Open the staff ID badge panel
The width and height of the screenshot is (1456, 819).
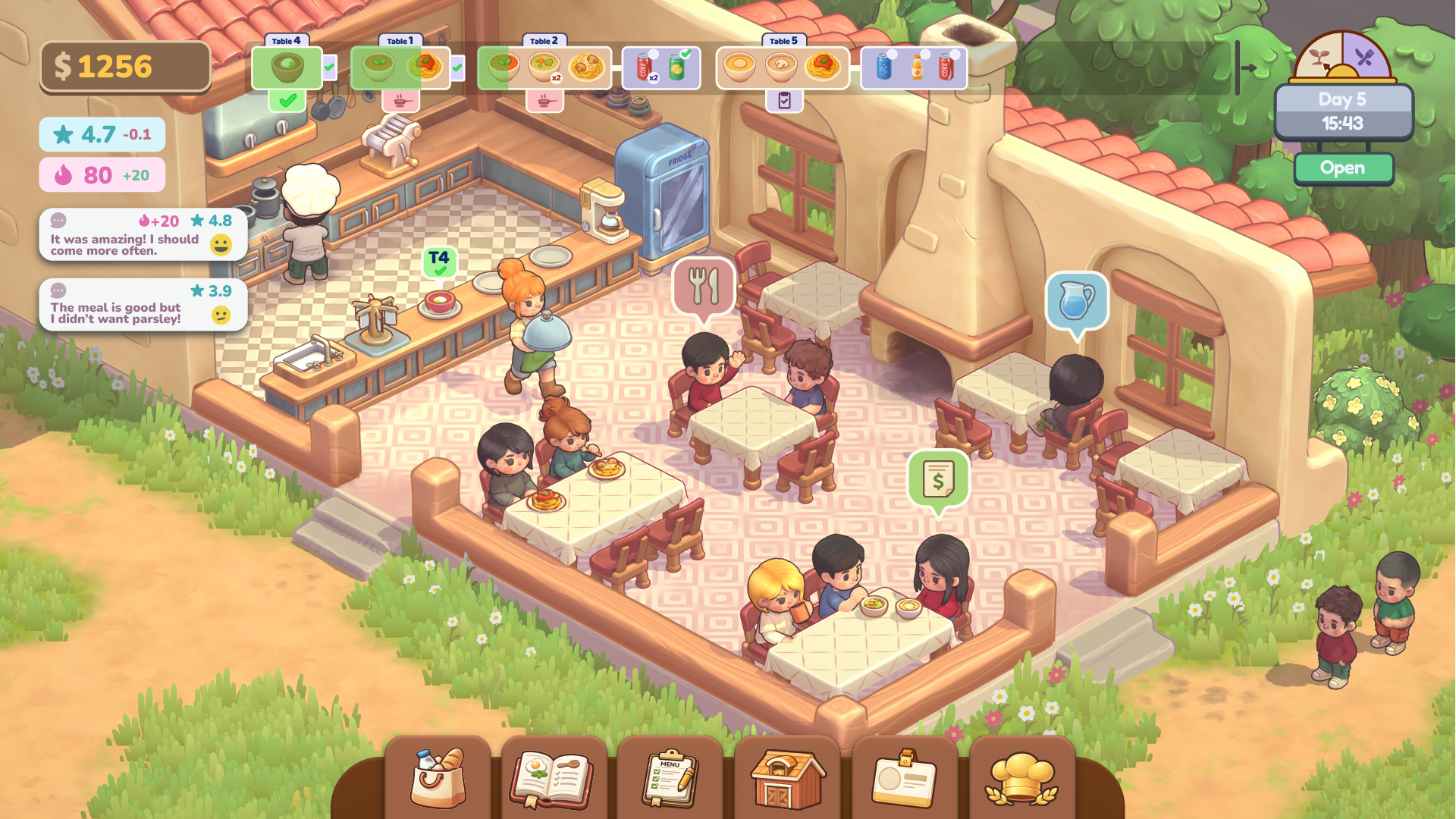coord(904,777)
